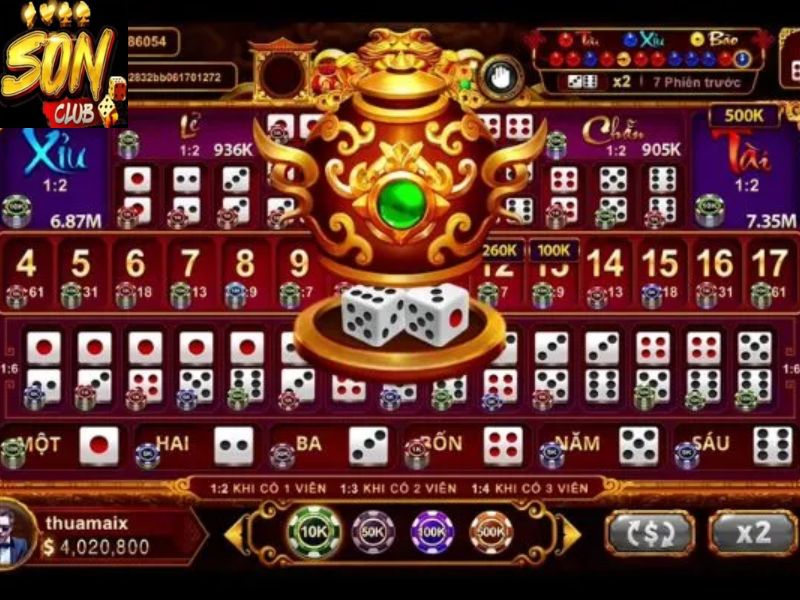
Task: Click the x2 double bet button
Action: 751,532
